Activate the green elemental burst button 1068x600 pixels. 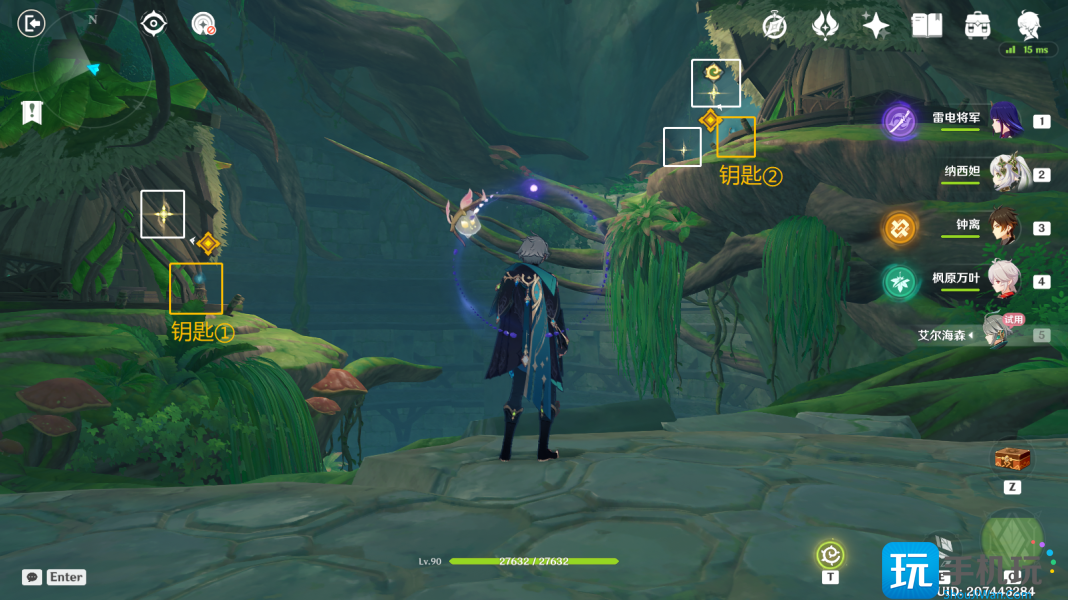click(x=1012, y=538)
